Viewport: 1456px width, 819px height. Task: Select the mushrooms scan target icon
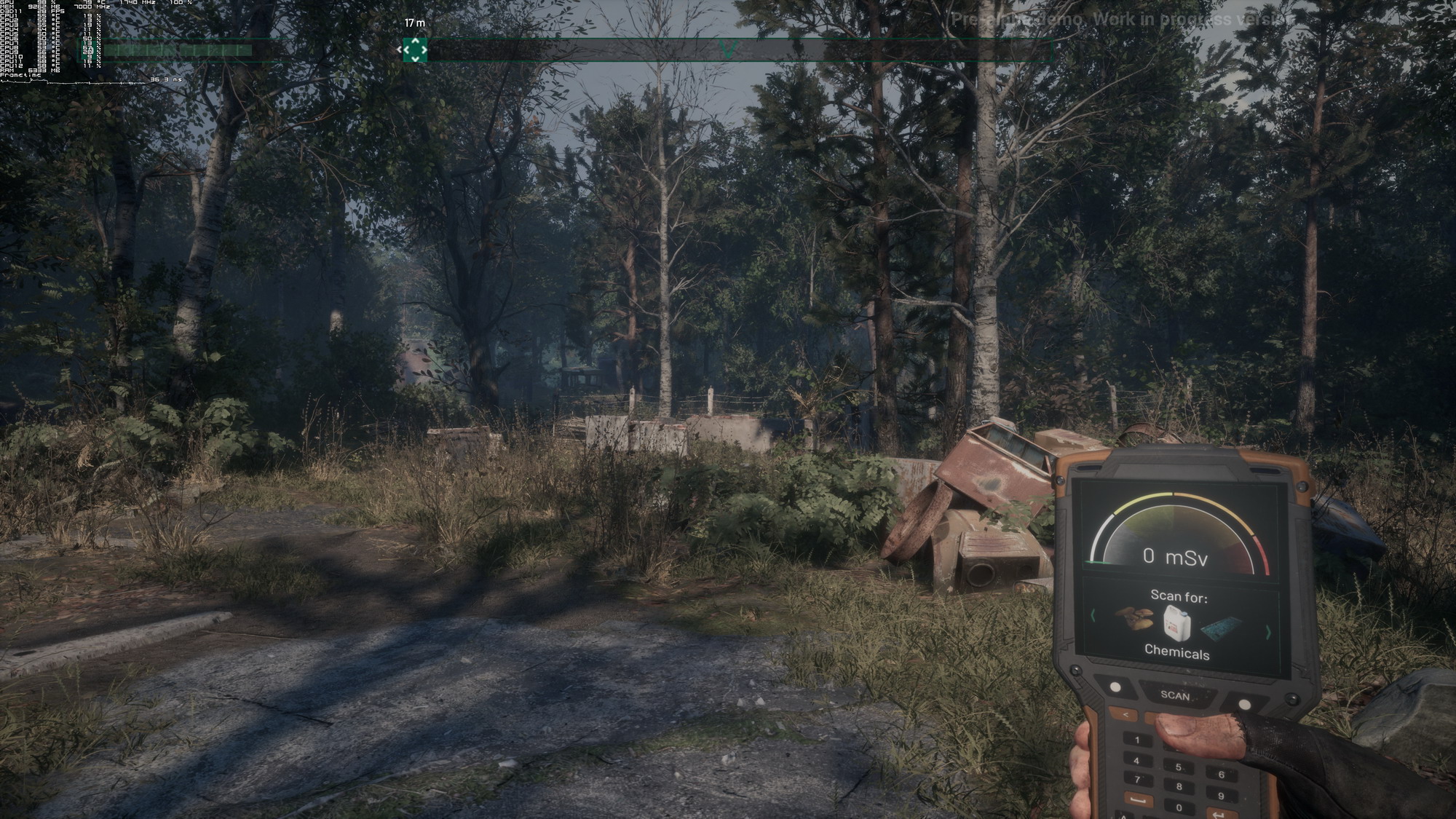tap(1134, 620)
